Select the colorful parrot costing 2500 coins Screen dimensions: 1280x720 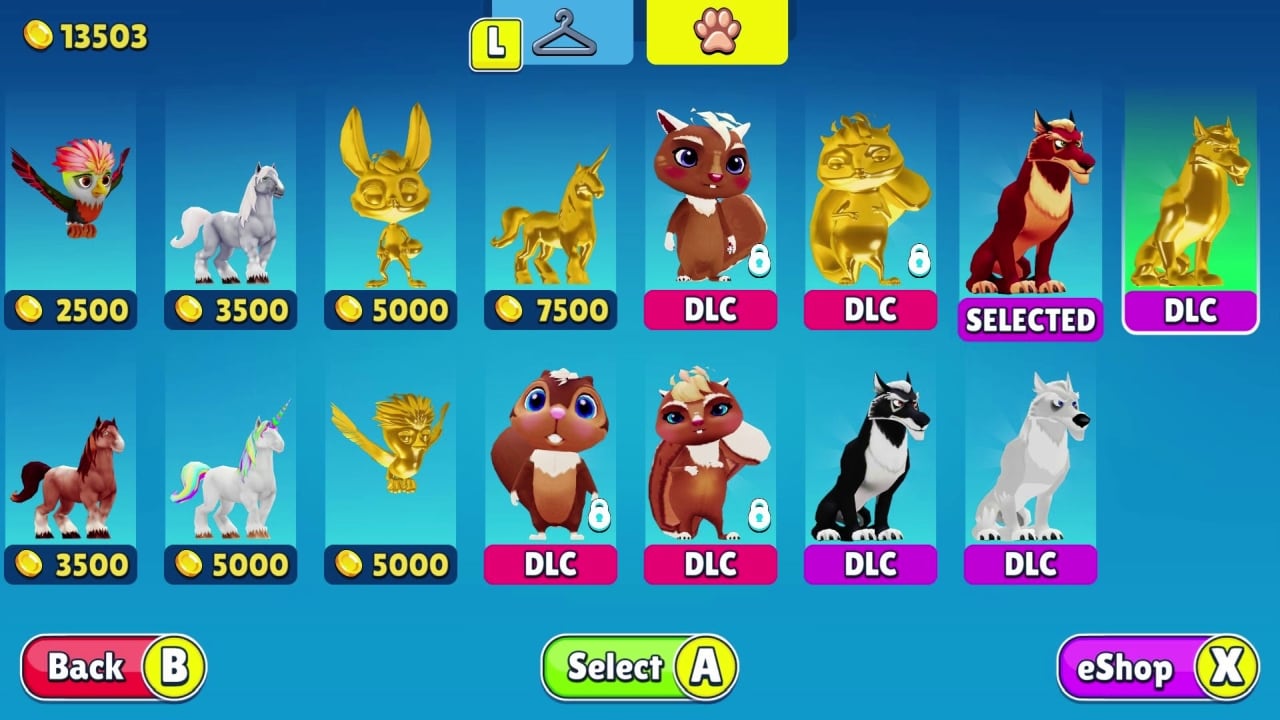coord(71,200)
